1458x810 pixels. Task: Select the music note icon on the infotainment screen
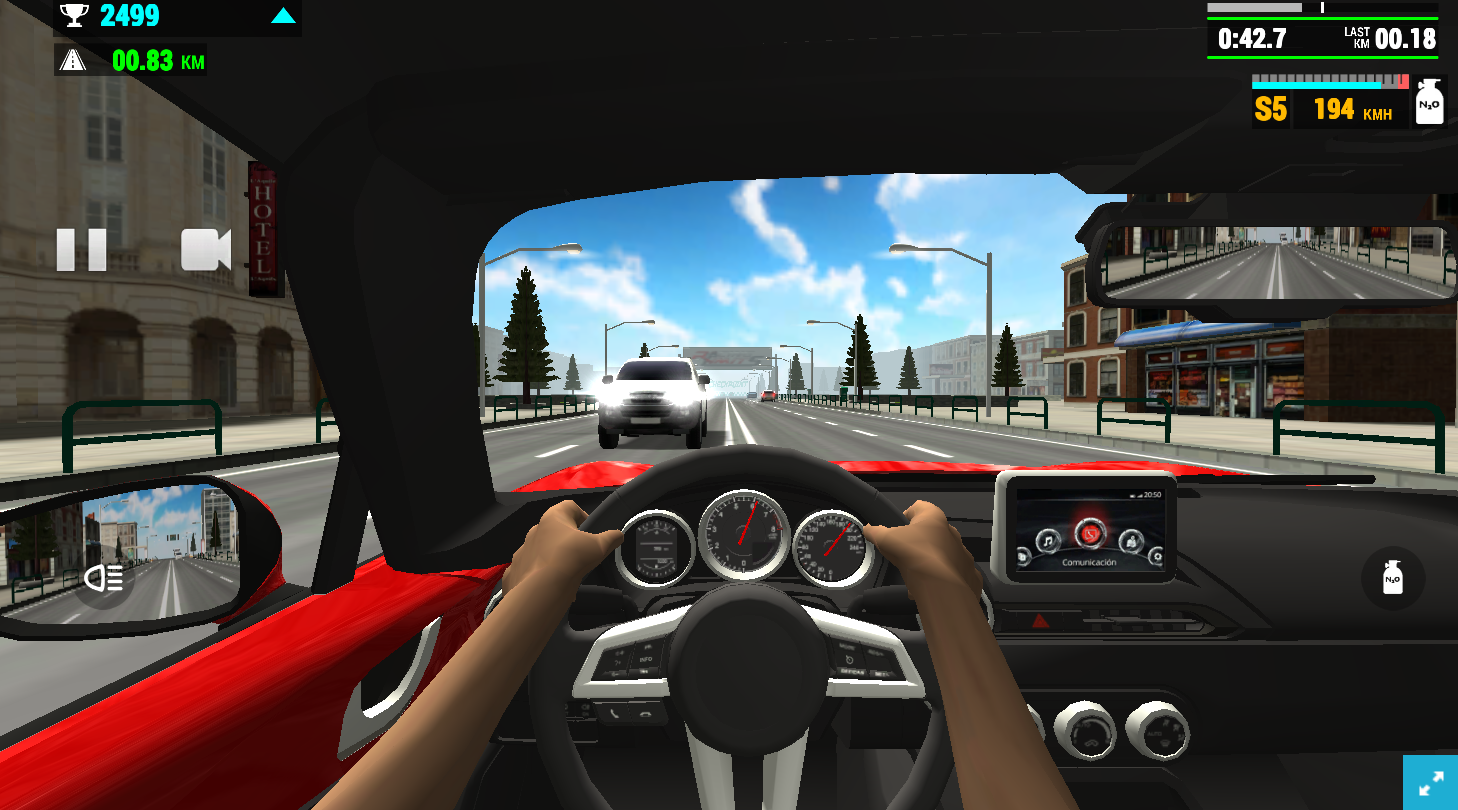pyautogui.click(x=1048, y=541)
